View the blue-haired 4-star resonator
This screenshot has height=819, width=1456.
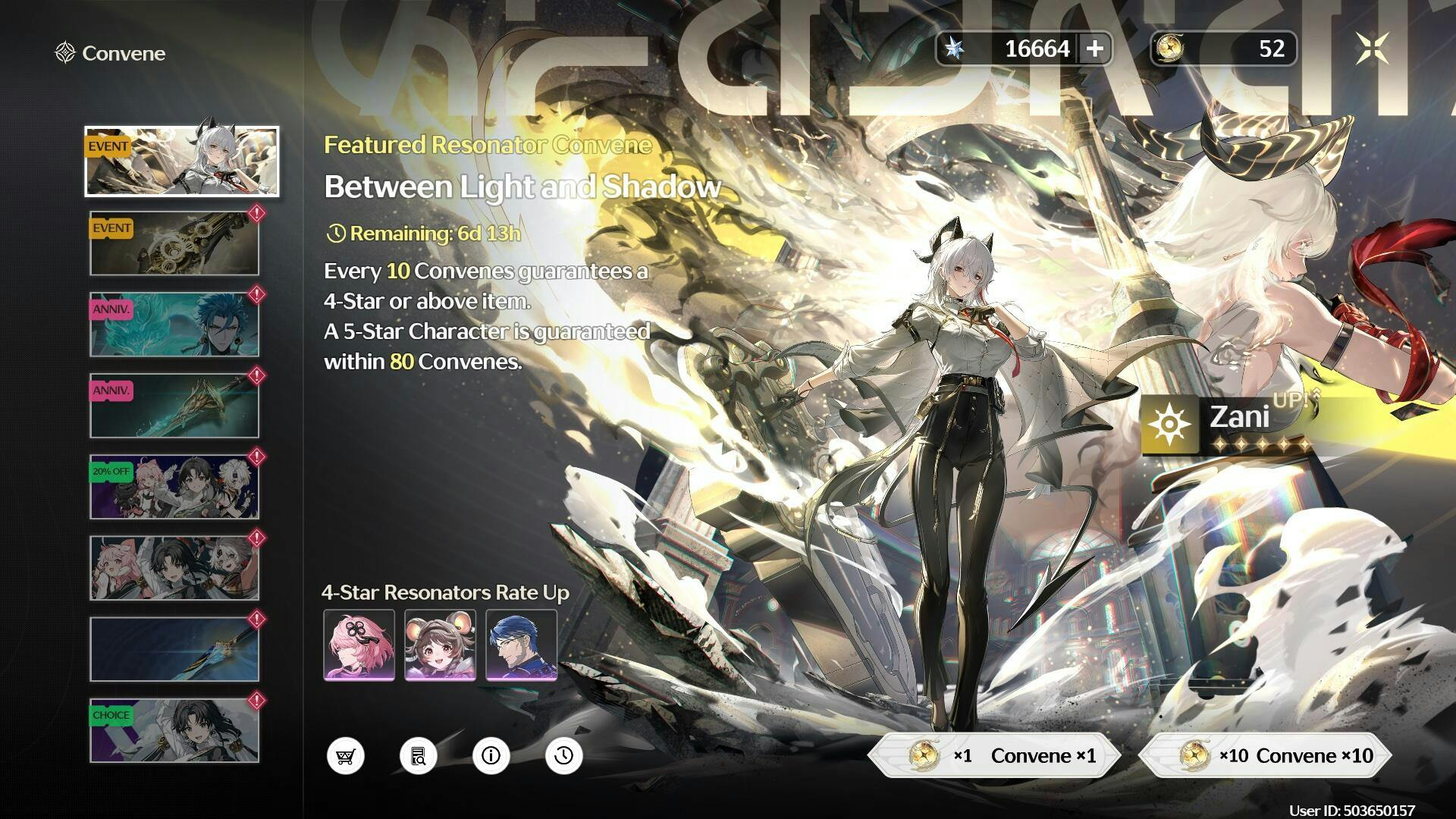pyautogui.click(x=522, y=645)
